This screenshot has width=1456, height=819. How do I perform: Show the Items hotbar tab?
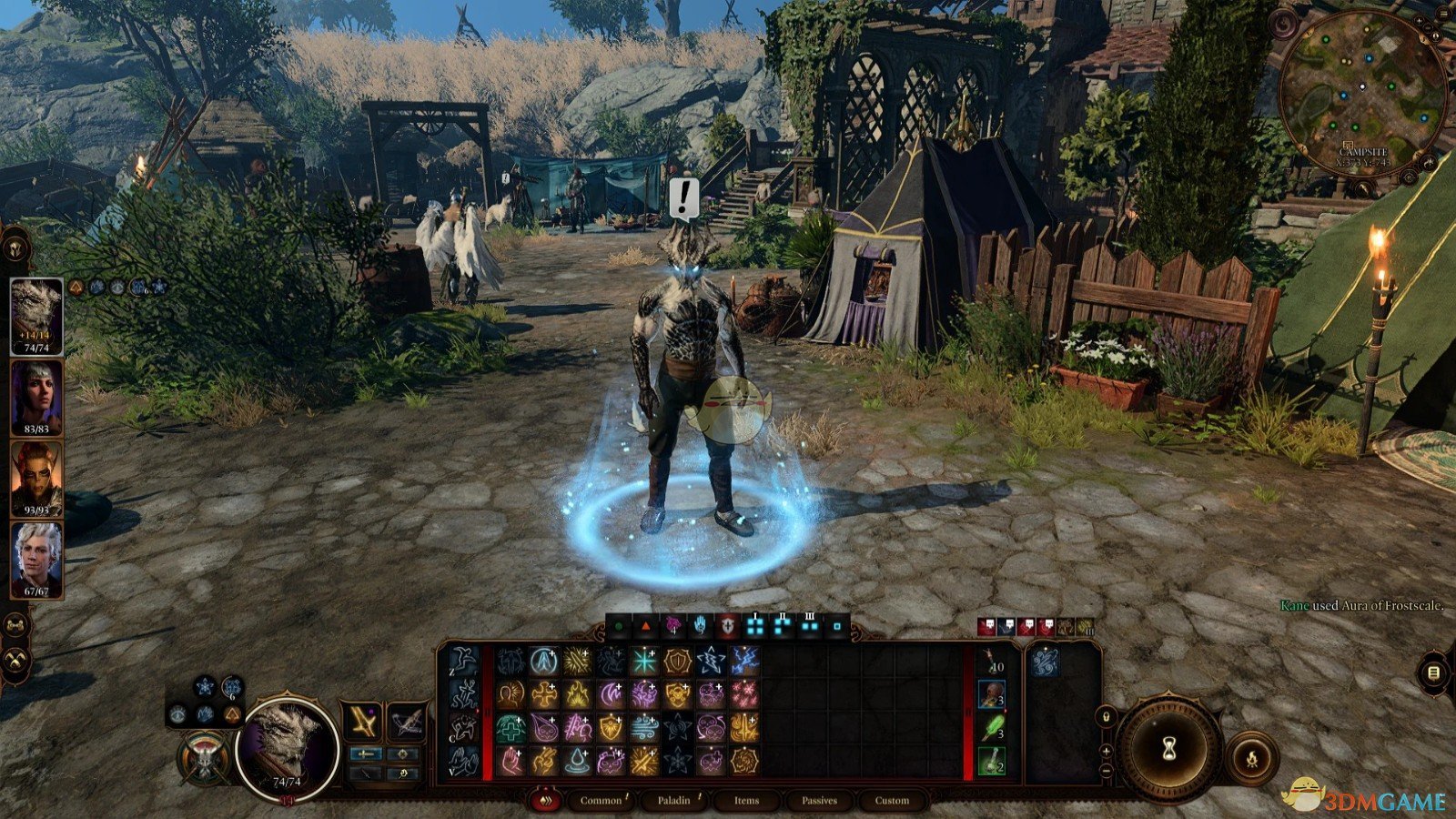(746, 801)
